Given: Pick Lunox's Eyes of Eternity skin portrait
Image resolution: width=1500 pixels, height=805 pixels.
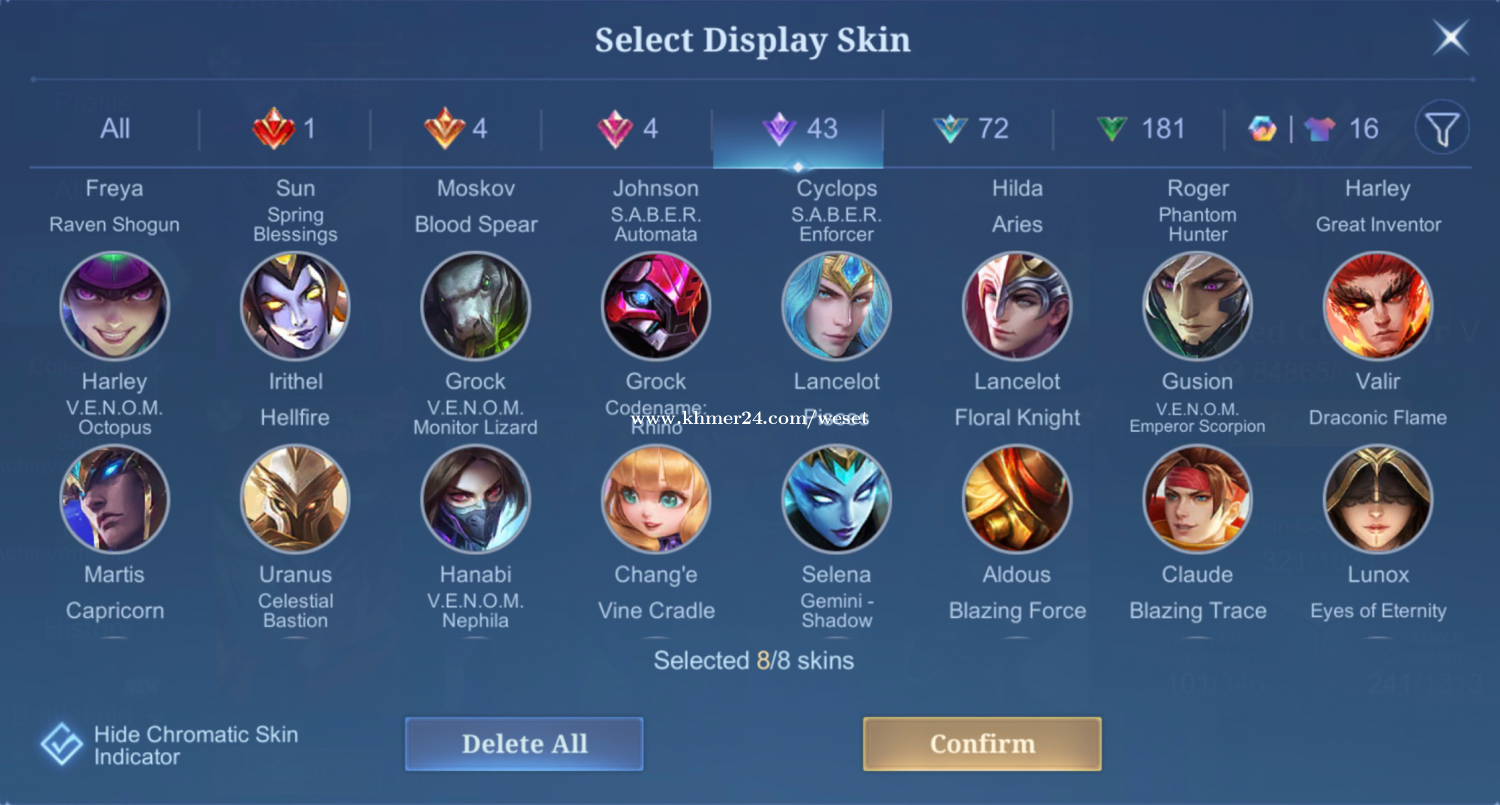Looking at the screenshot, I should (x=1378, y=499).
